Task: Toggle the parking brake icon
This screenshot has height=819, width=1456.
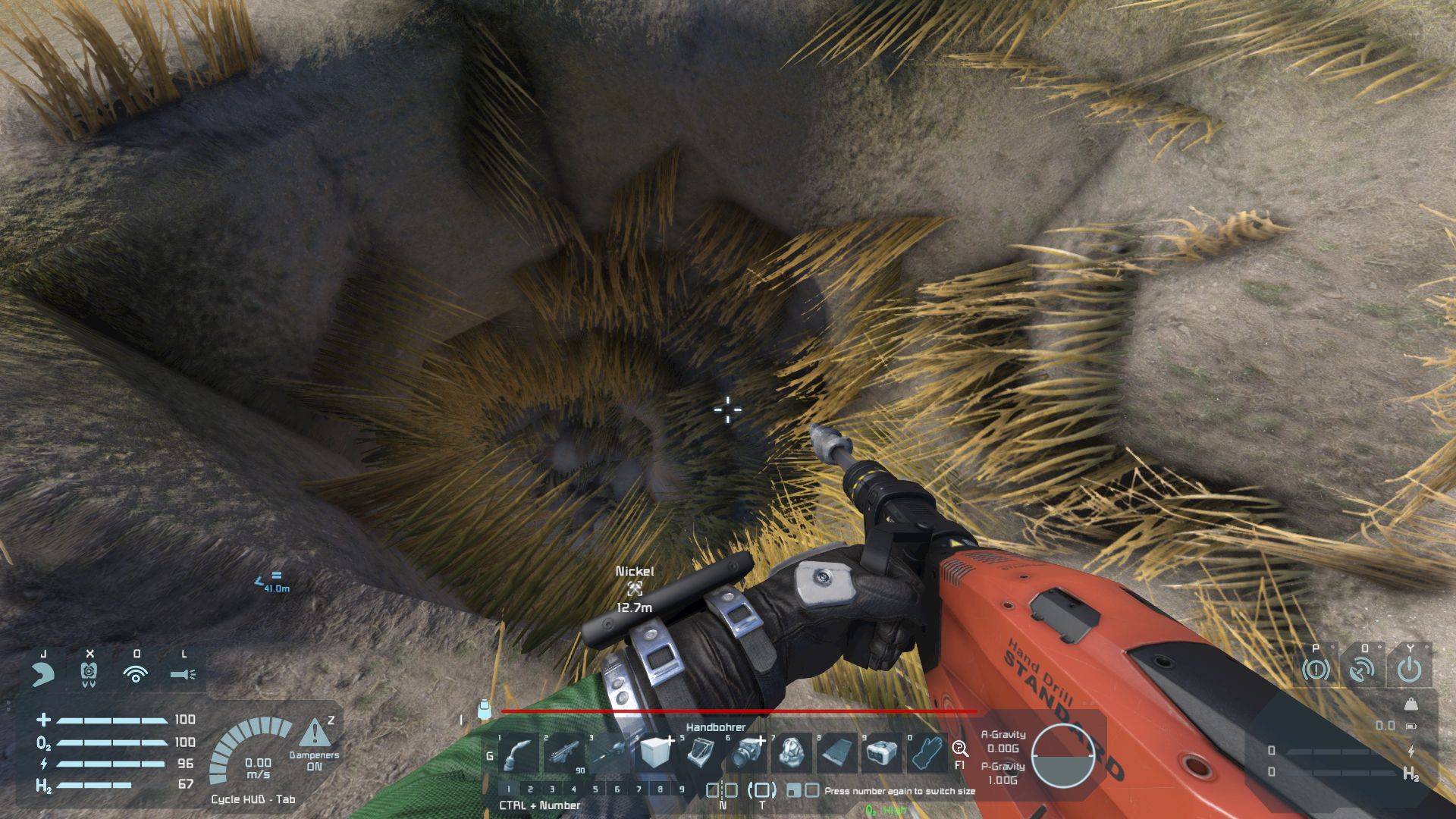Action: pos(1316,670)
